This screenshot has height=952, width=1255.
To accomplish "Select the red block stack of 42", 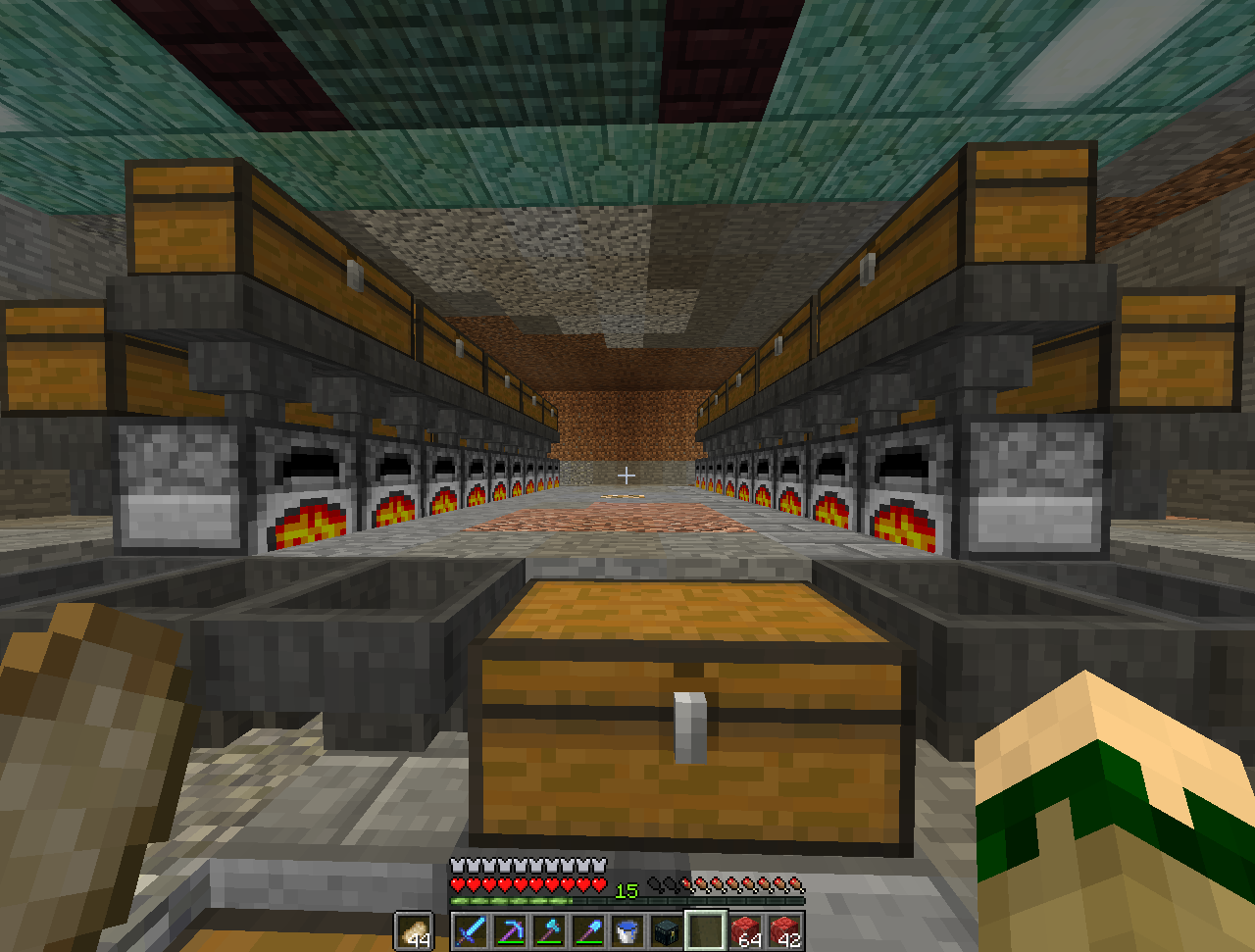I will point(785,930).
